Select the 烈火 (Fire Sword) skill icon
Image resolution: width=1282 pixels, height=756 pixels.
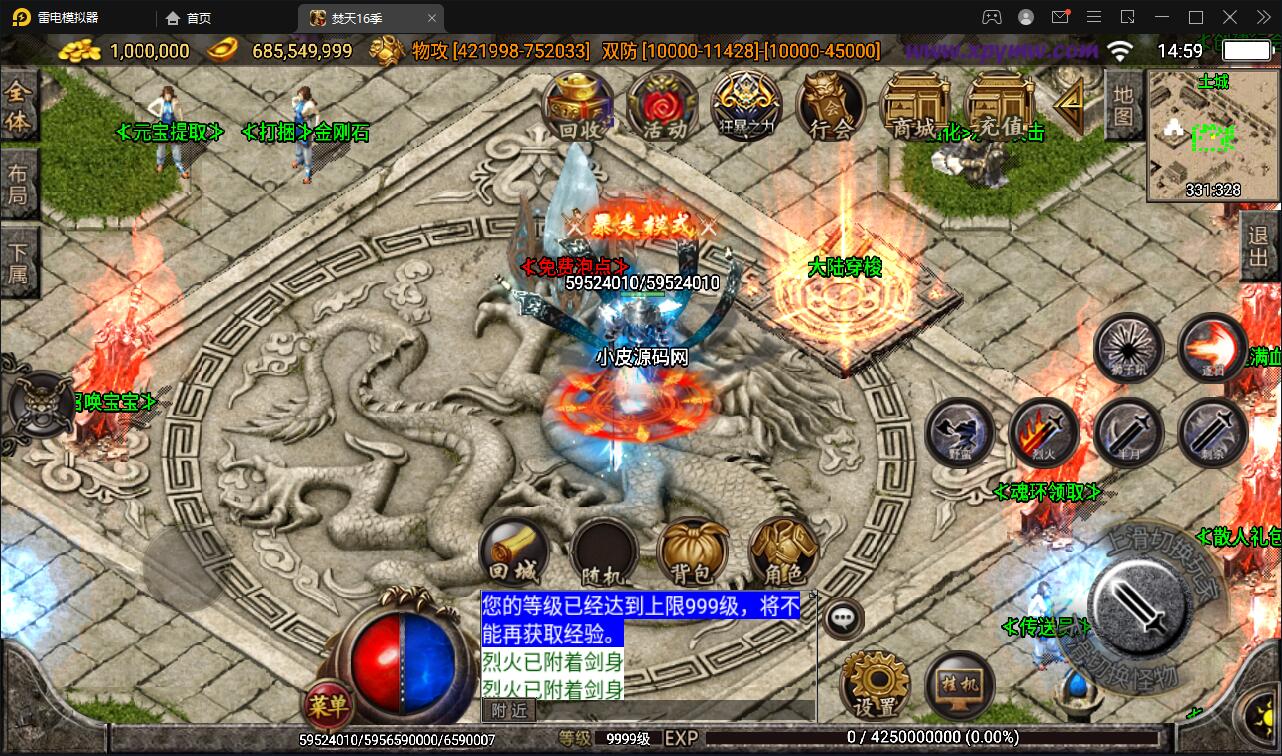point(1044,432)
